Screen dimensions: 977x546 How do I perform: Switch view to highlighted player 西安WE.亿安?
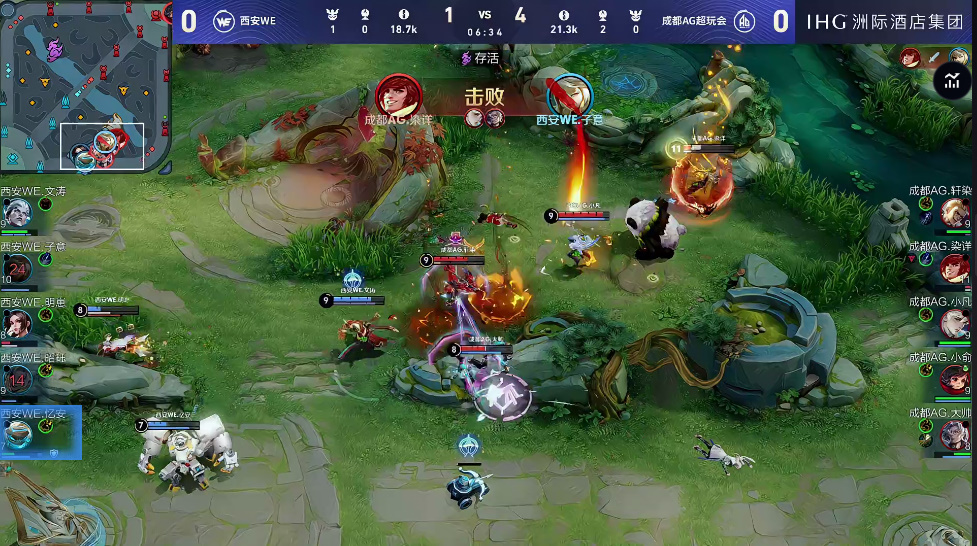click(17, 434)
